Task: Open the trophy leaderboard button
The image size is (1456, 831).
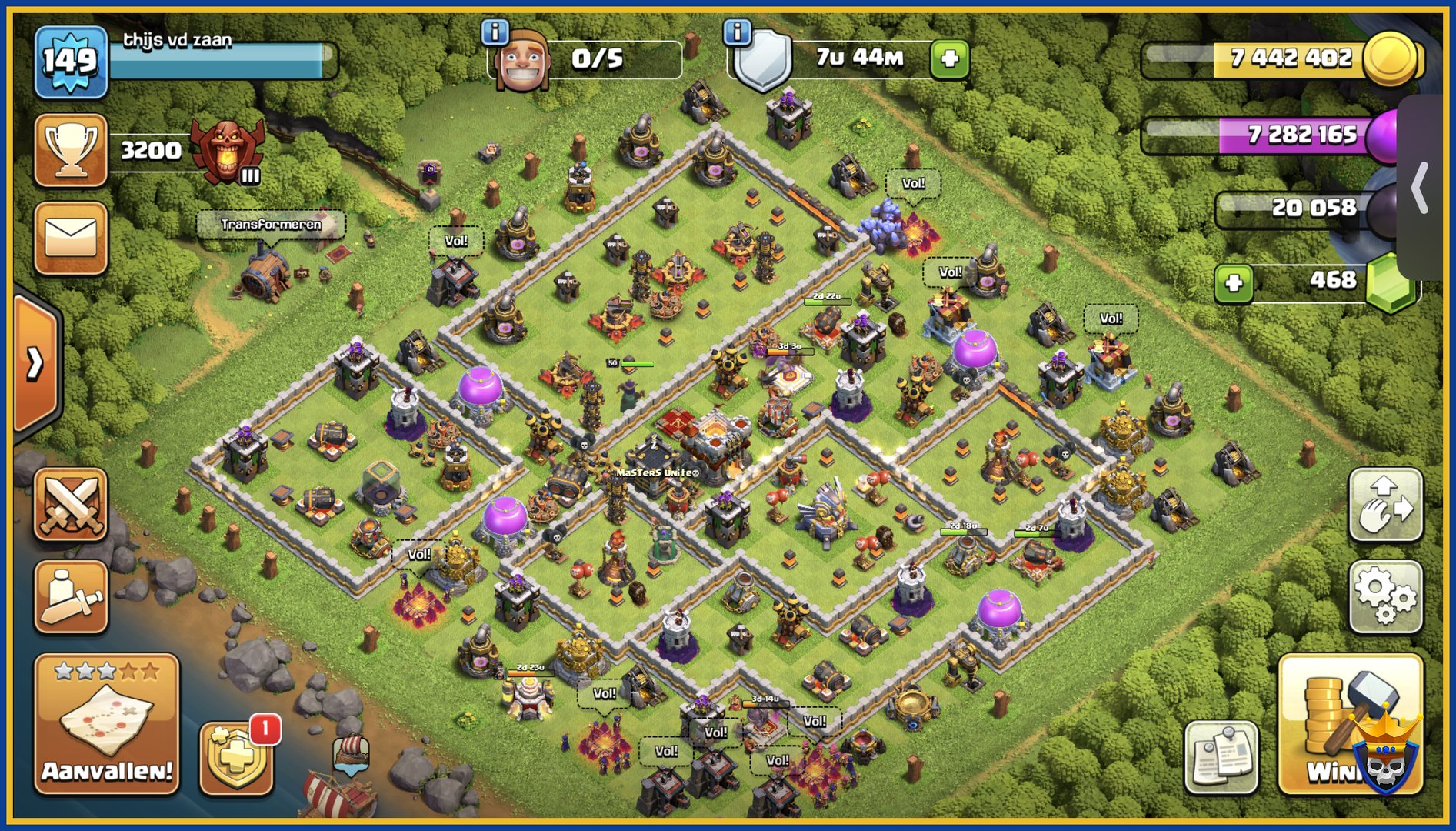Action: pyautogui.click(x=70, y=149)
